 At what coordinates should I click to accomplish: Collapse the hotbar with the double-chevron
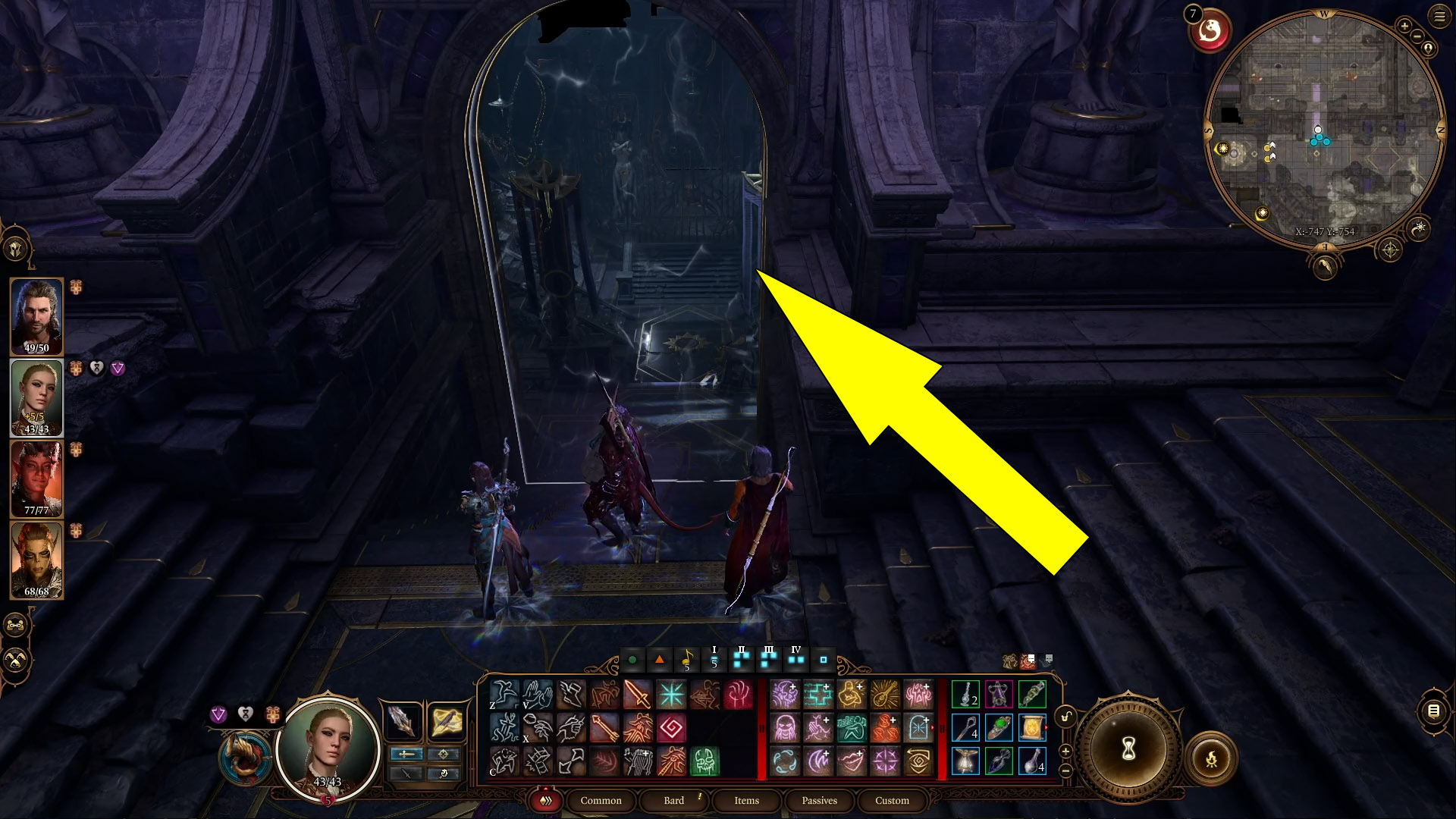(546, 801)
